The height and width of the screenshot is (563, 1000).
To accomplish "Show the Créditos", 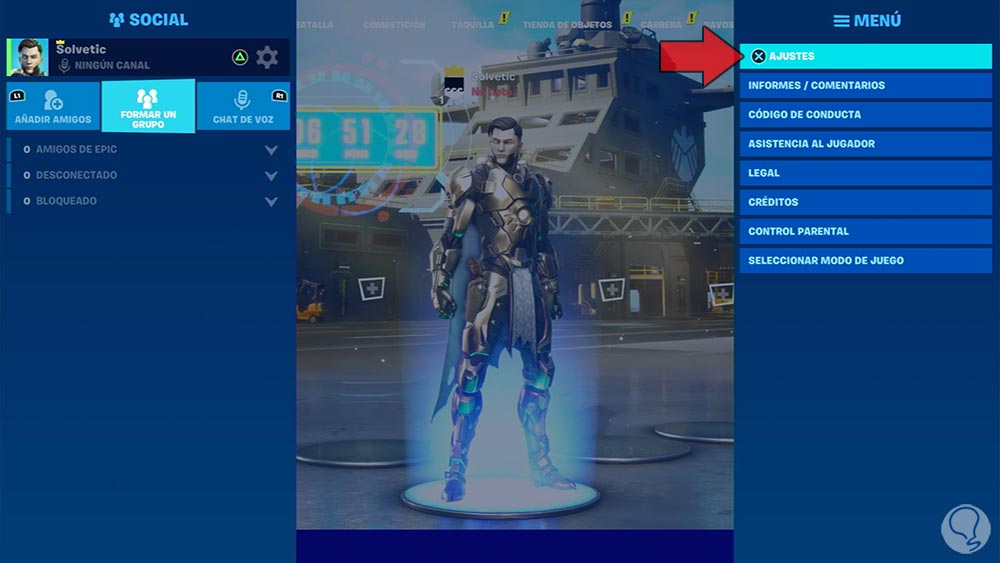I will pos(865,202).
